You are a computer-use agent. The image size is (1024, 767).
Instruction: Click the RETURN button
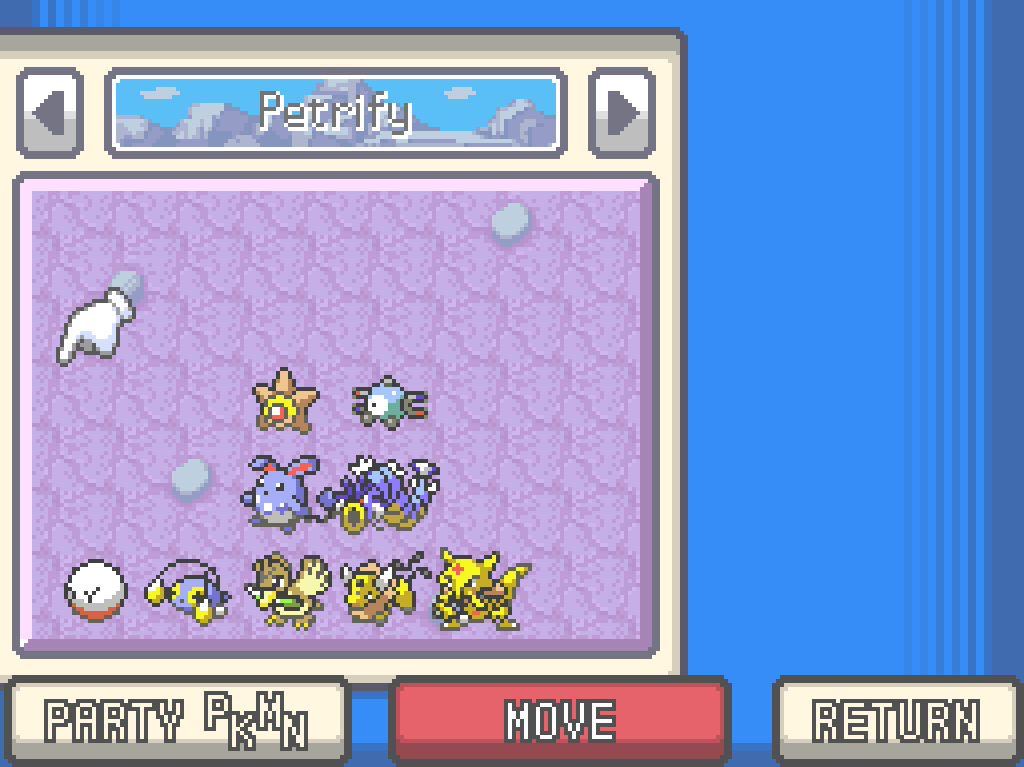(897, 720)
